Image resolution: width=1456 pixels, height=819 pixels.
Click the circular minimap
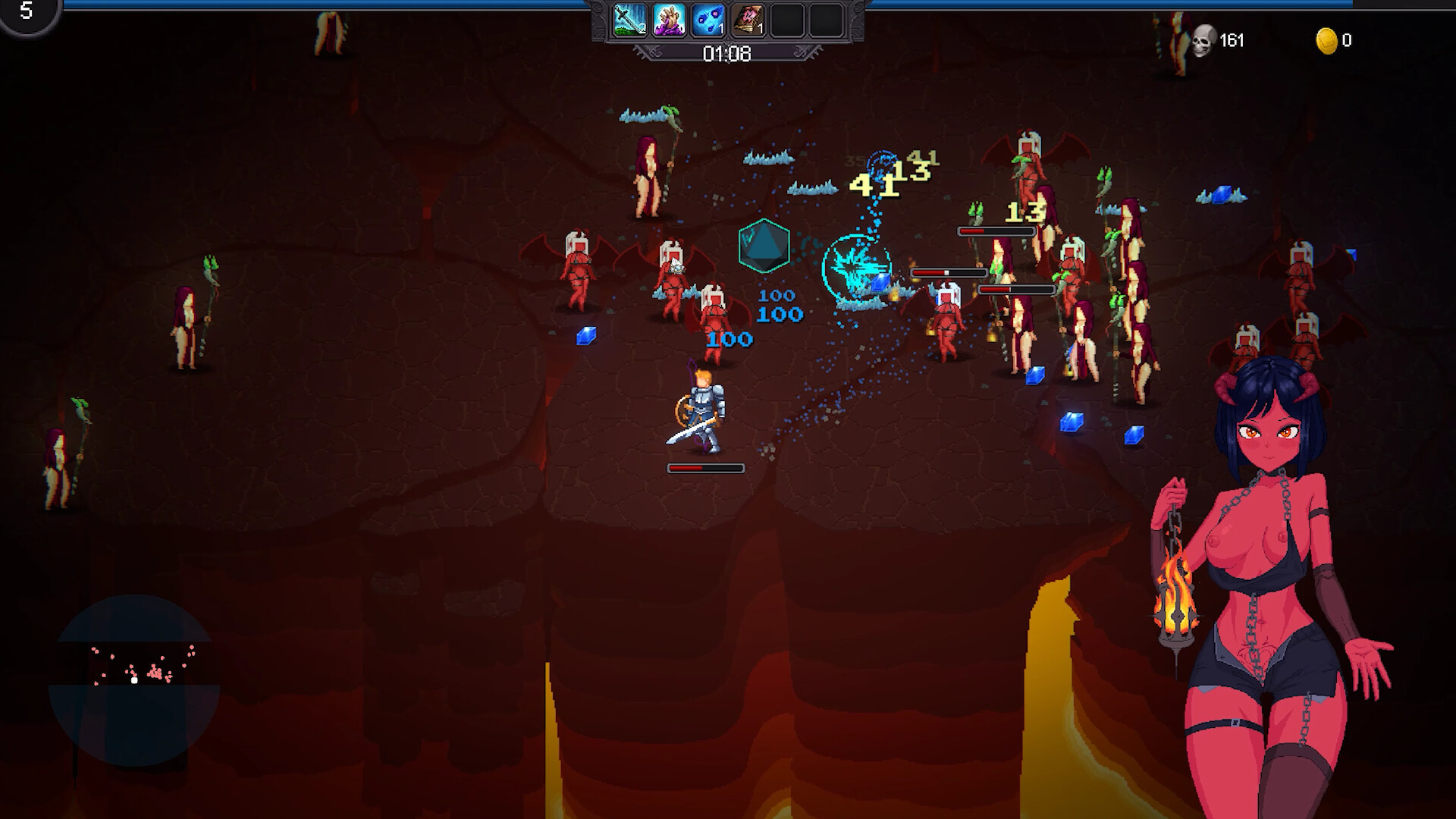click(134, 680)
